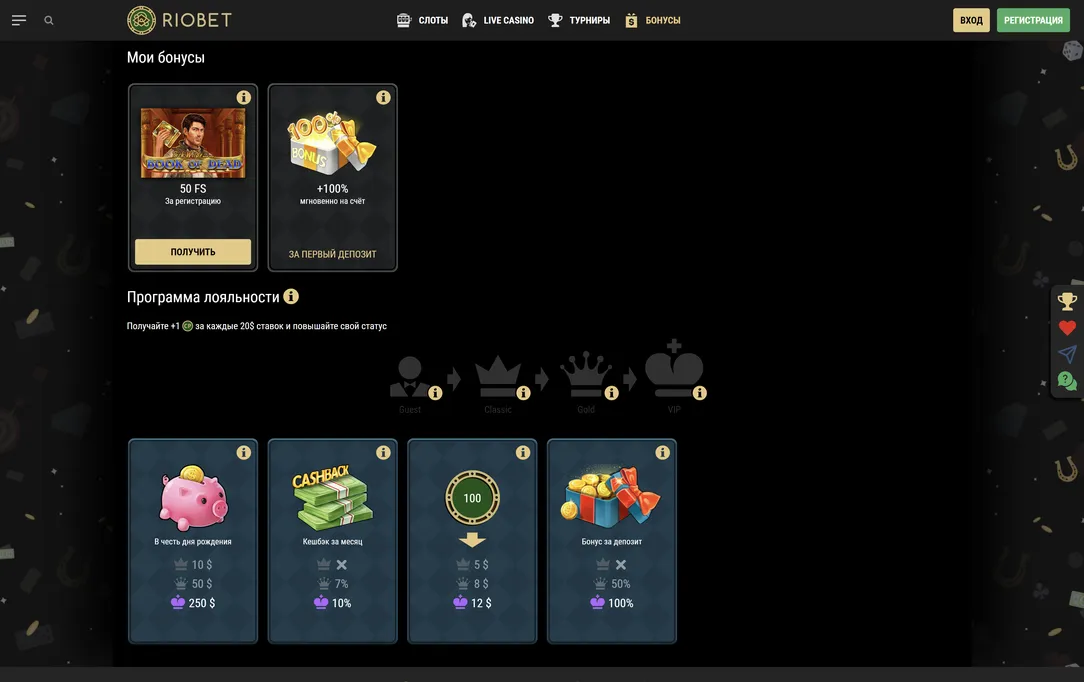Open loyalty program info icon
The image size is (1084, 682).
tap(291, 297)
